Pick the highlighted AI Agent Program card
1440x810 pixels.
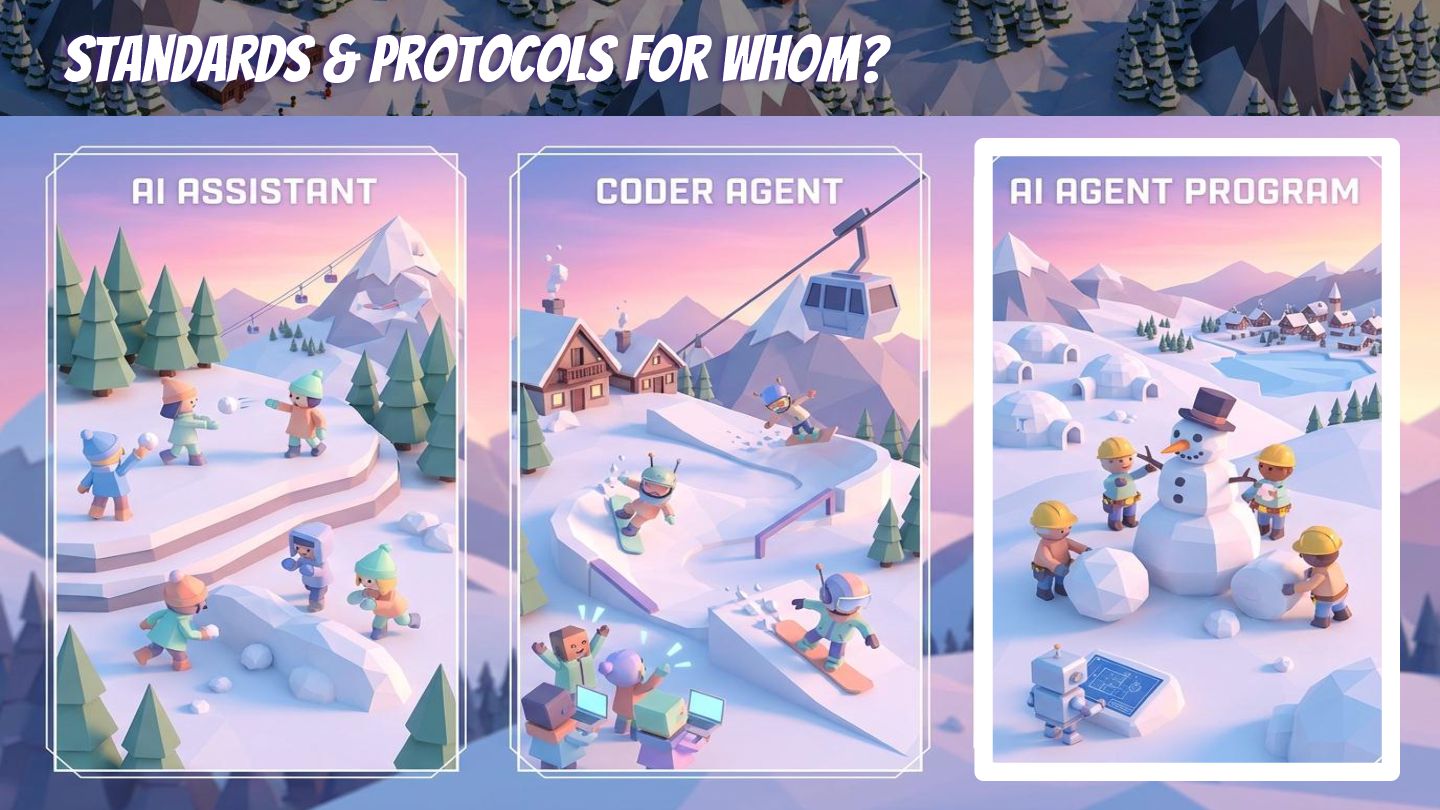coord(1186,460)
